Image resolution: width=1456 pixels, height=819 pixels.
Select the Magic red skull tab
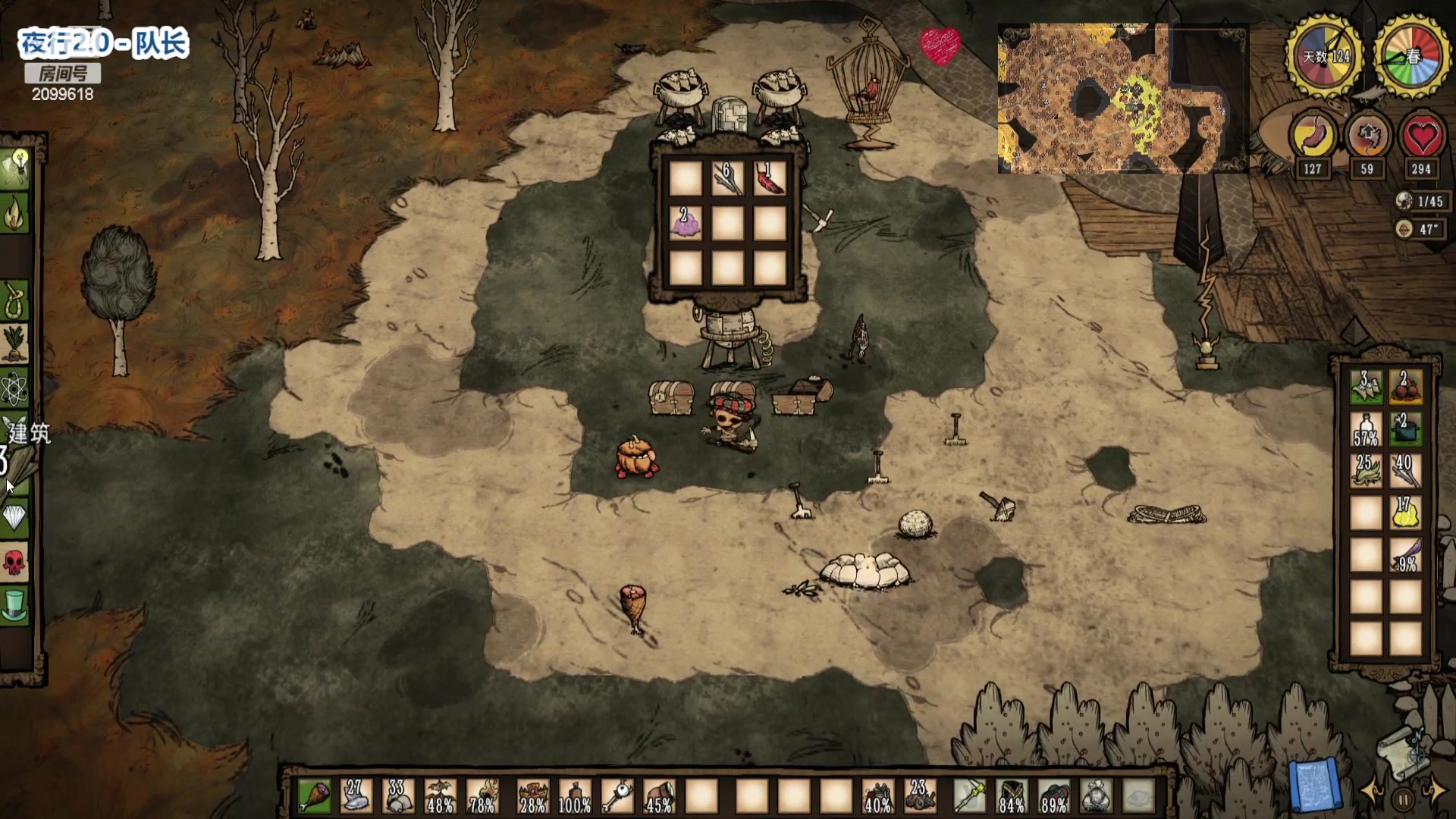(x=15, y=562)
